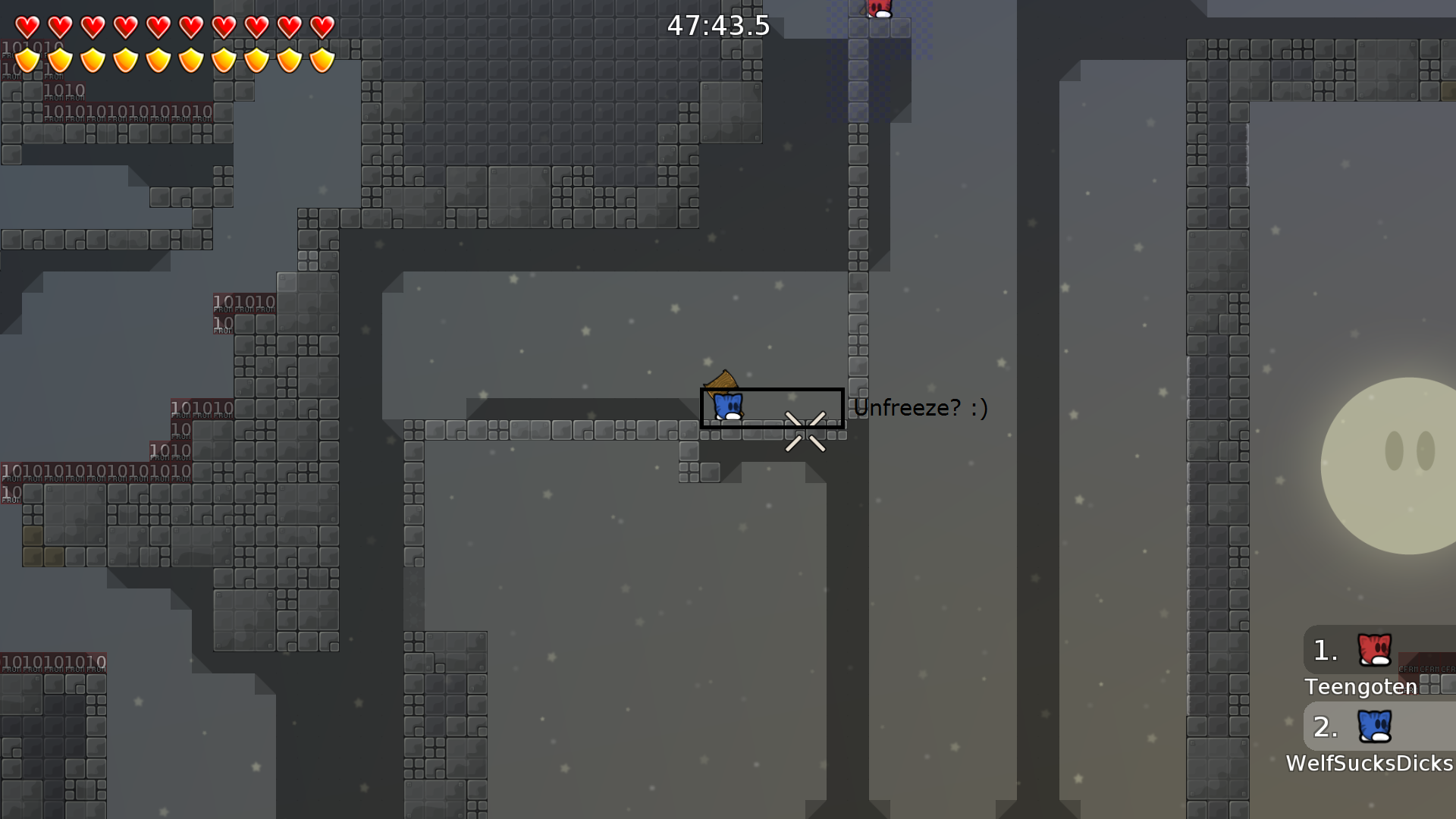Click Teengoten's red hat avatar icon

(x=1373, y=651)
